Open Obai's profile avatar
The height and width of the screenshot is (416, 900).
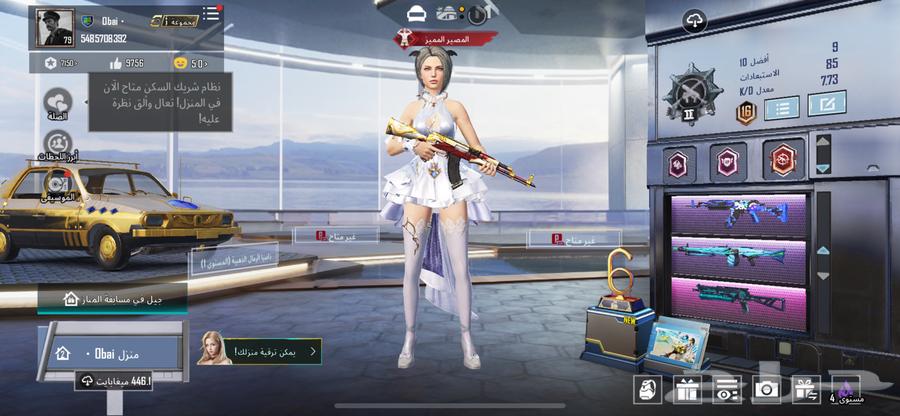[54, 28]
